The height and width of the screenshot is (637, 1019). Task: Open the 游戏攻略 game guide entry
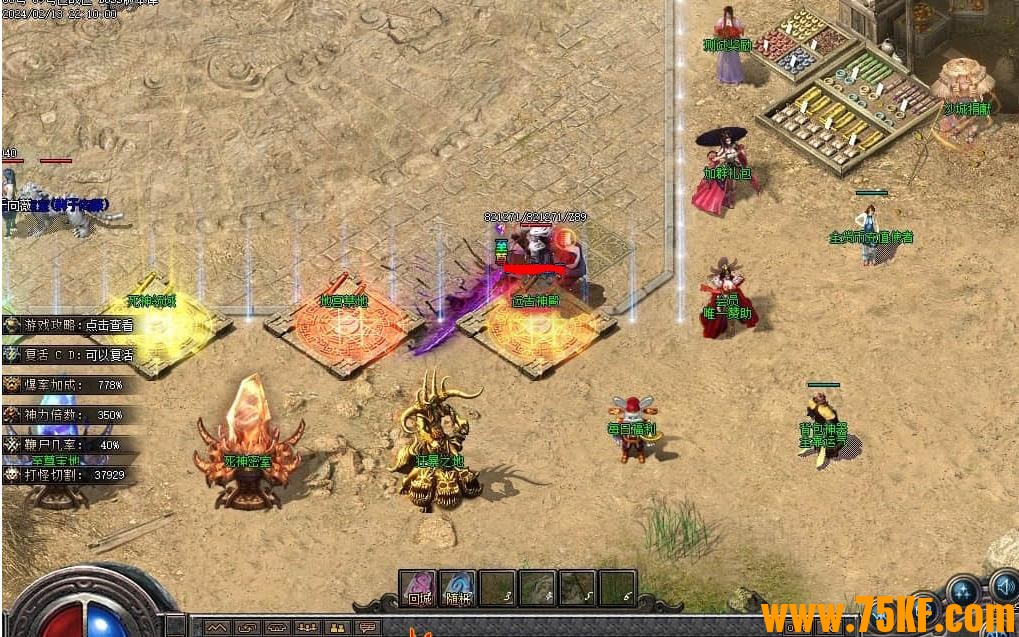pyautogui.click(x=70, y=326)
